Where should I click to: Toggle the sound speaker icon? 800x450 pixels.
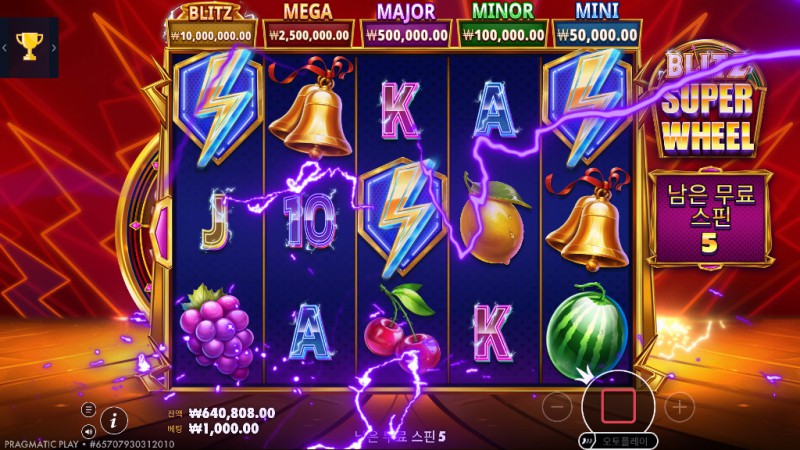tap(88, 431)
